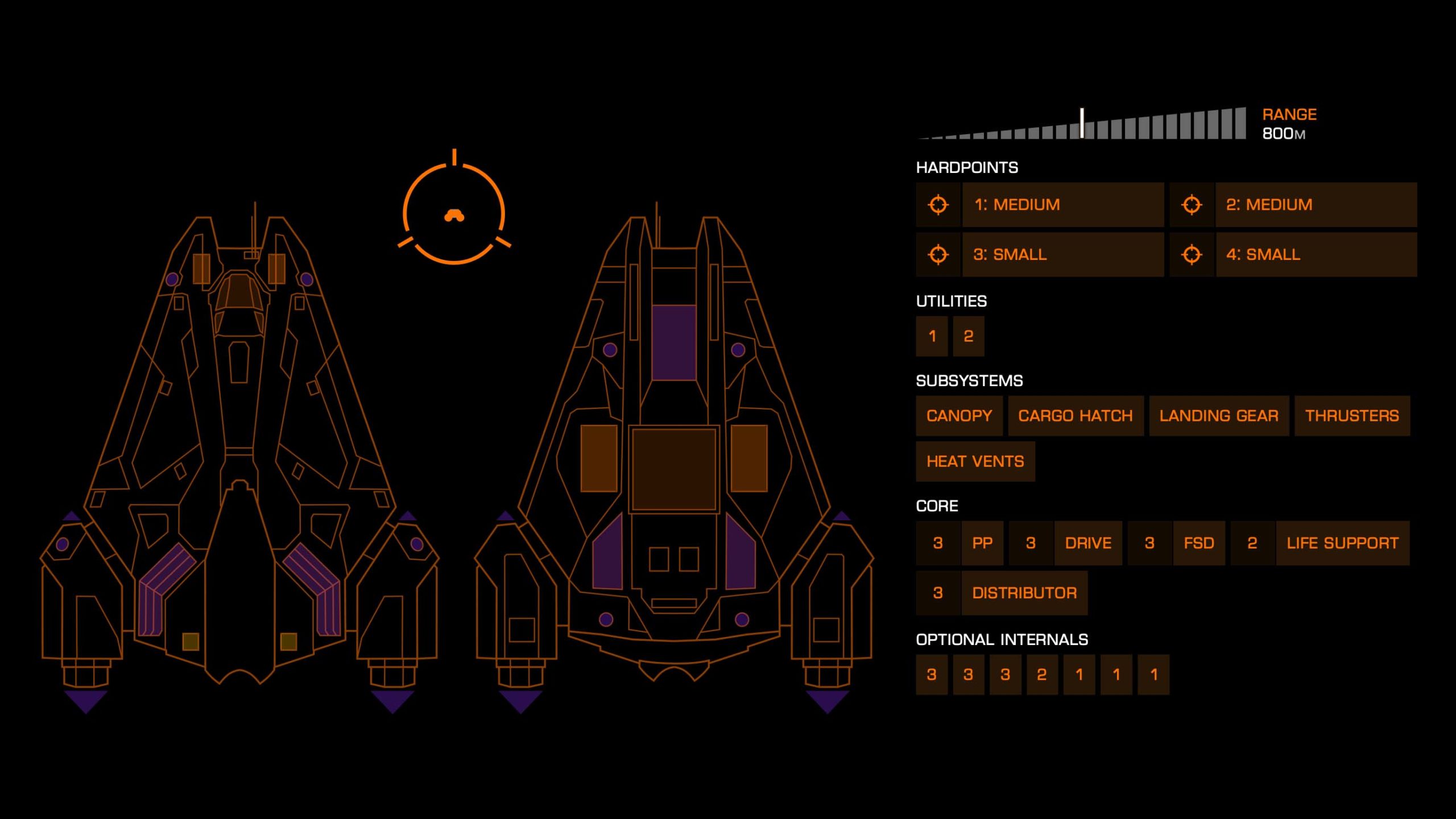This screenshot has height=819, width=1456.
Task: Adjust the 800m range slider marker
Action: (x=1081, y=122)
